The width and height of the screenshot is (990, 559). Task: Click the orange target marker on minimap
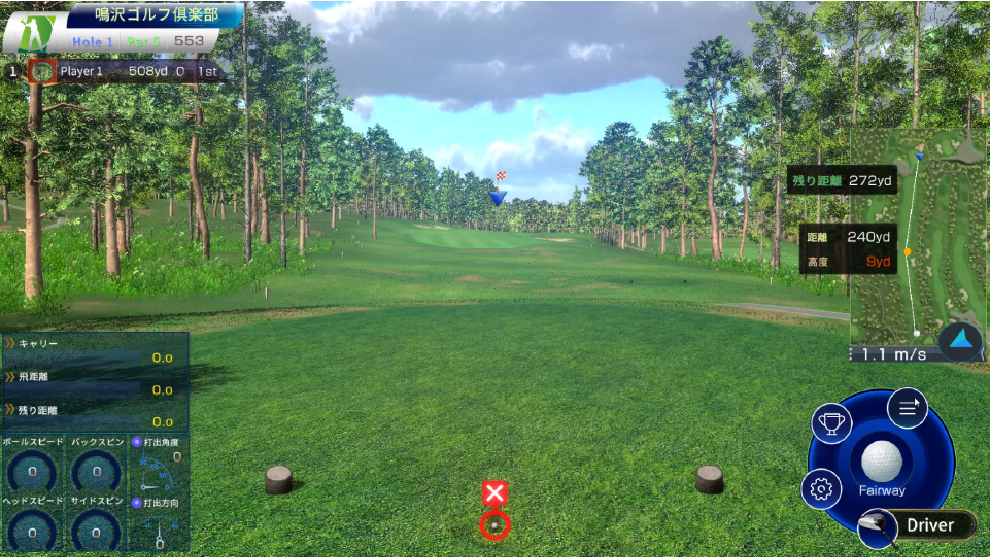(x=907, y=251)
